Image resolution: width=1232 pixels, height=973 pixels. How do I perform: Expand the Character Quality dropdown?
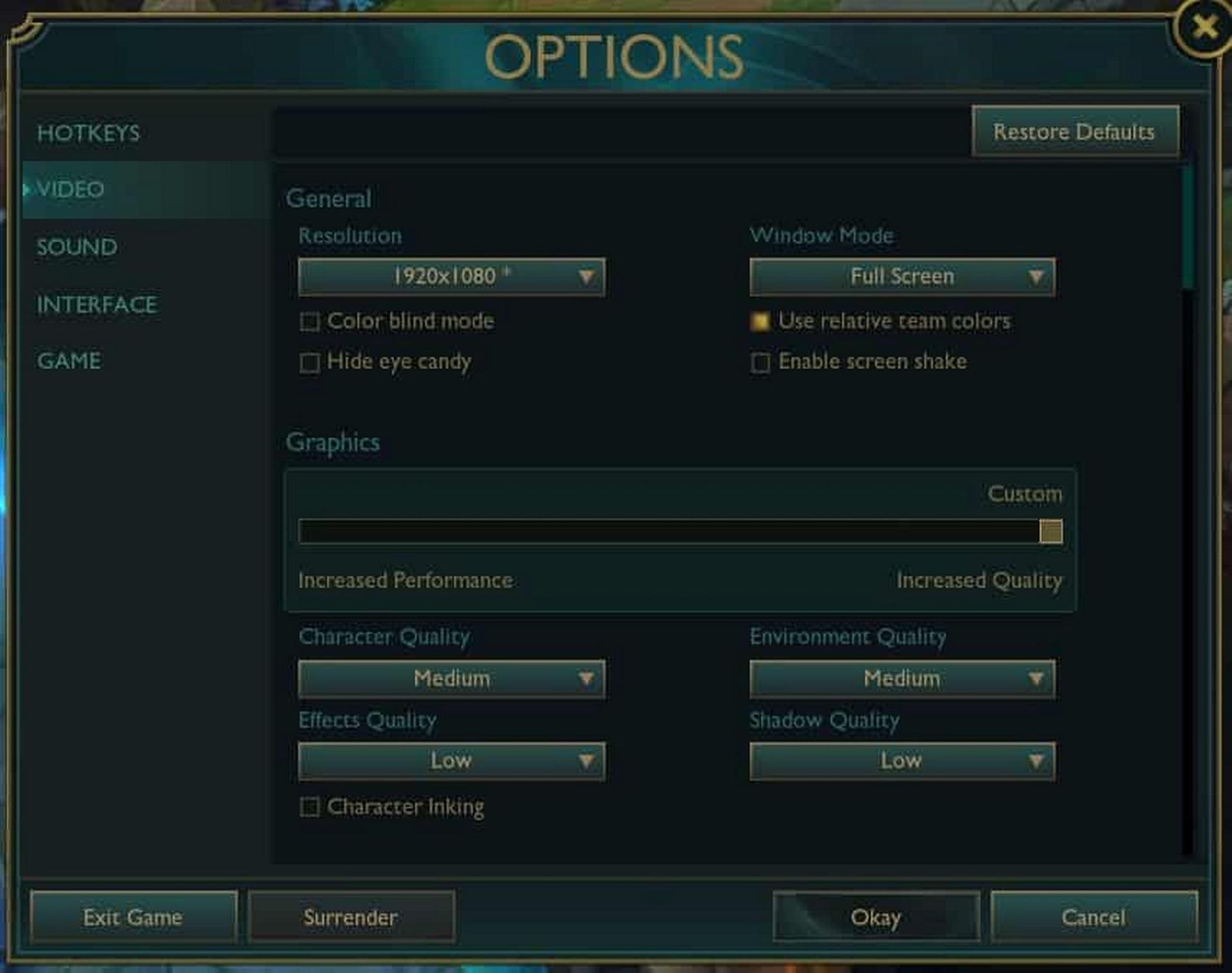[x=451, y=678]
